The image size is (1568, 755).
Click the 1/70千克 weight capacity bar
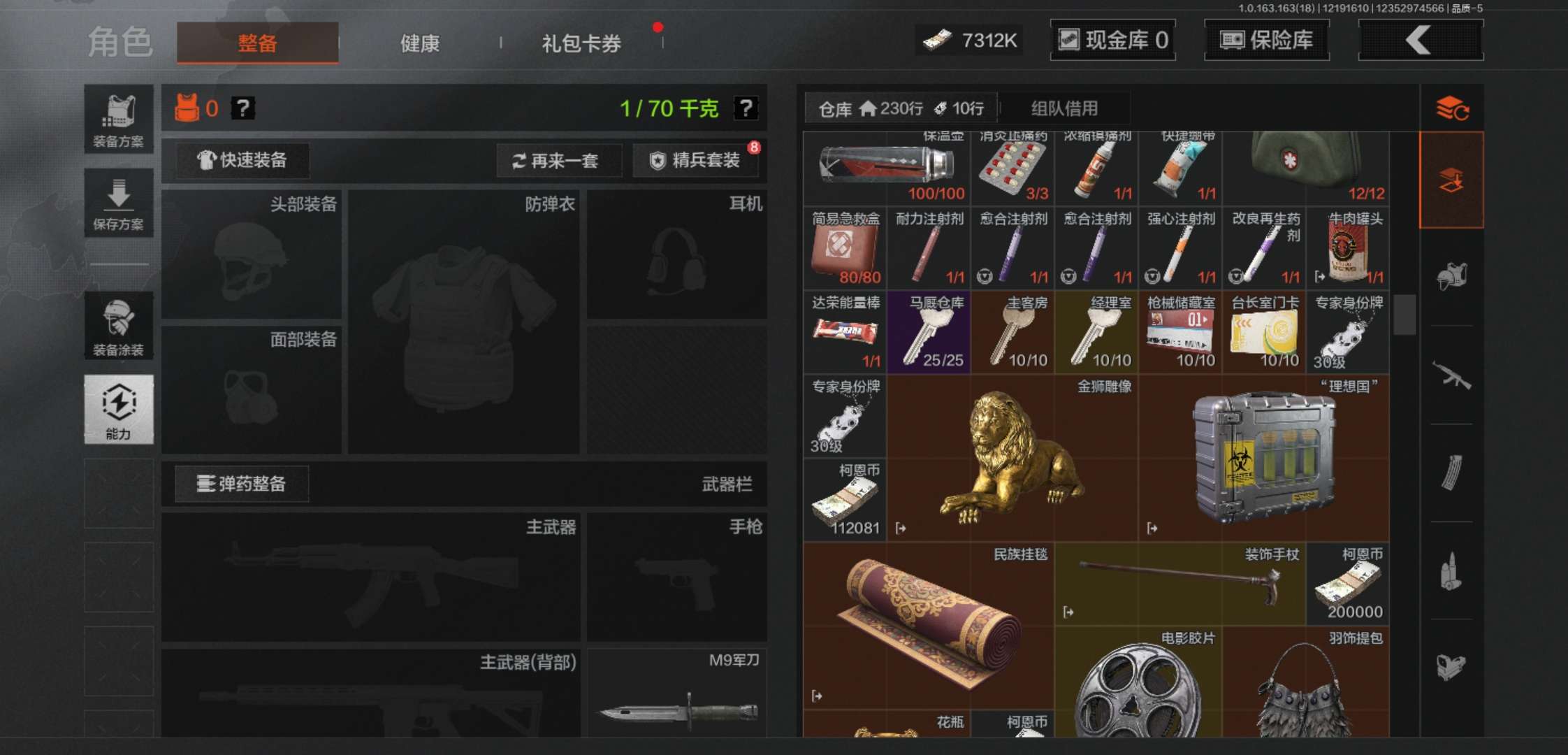pos(667,108)
